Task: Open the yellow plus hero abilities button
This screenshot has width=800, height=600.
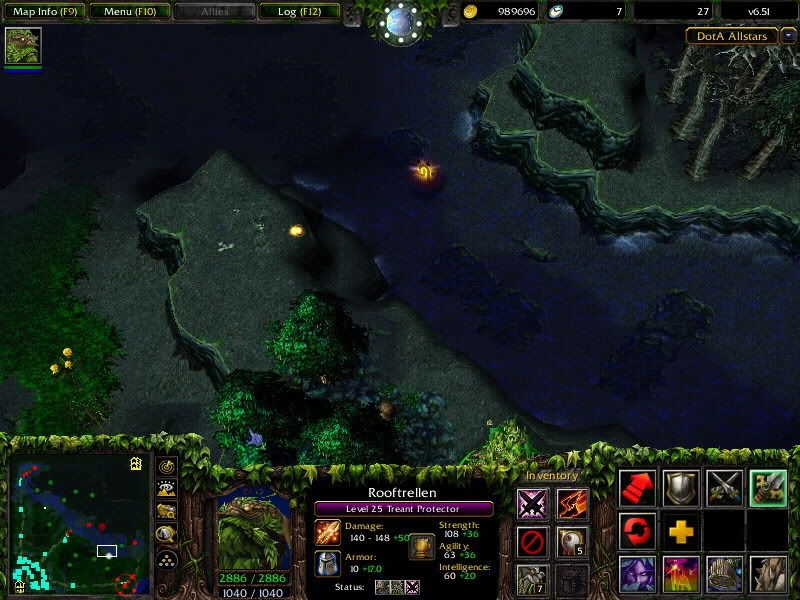Action: coord(681,530)
